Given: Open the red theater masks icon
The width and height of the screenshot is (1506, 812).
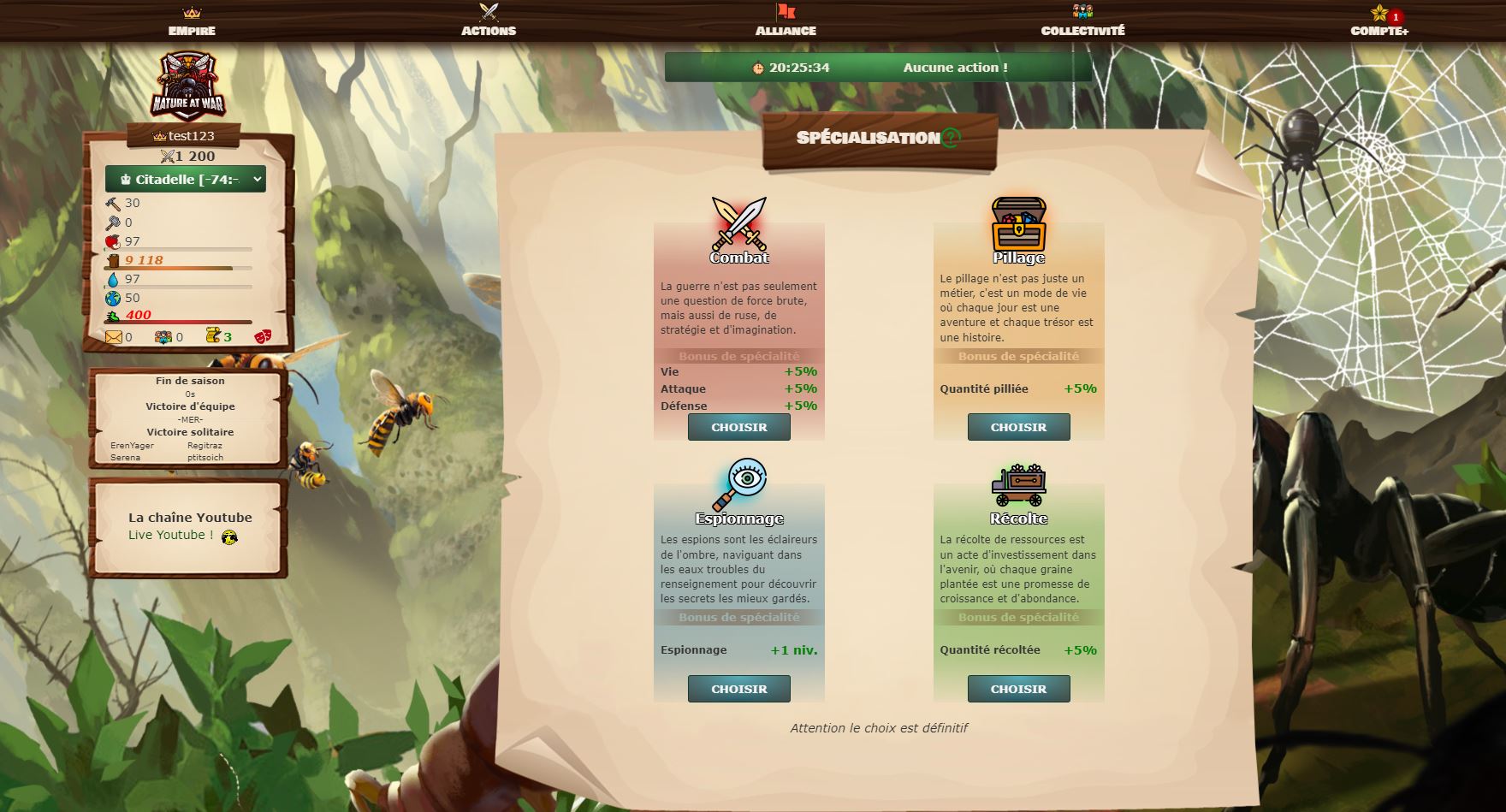Looking at the screenshot, I should 263,335.
